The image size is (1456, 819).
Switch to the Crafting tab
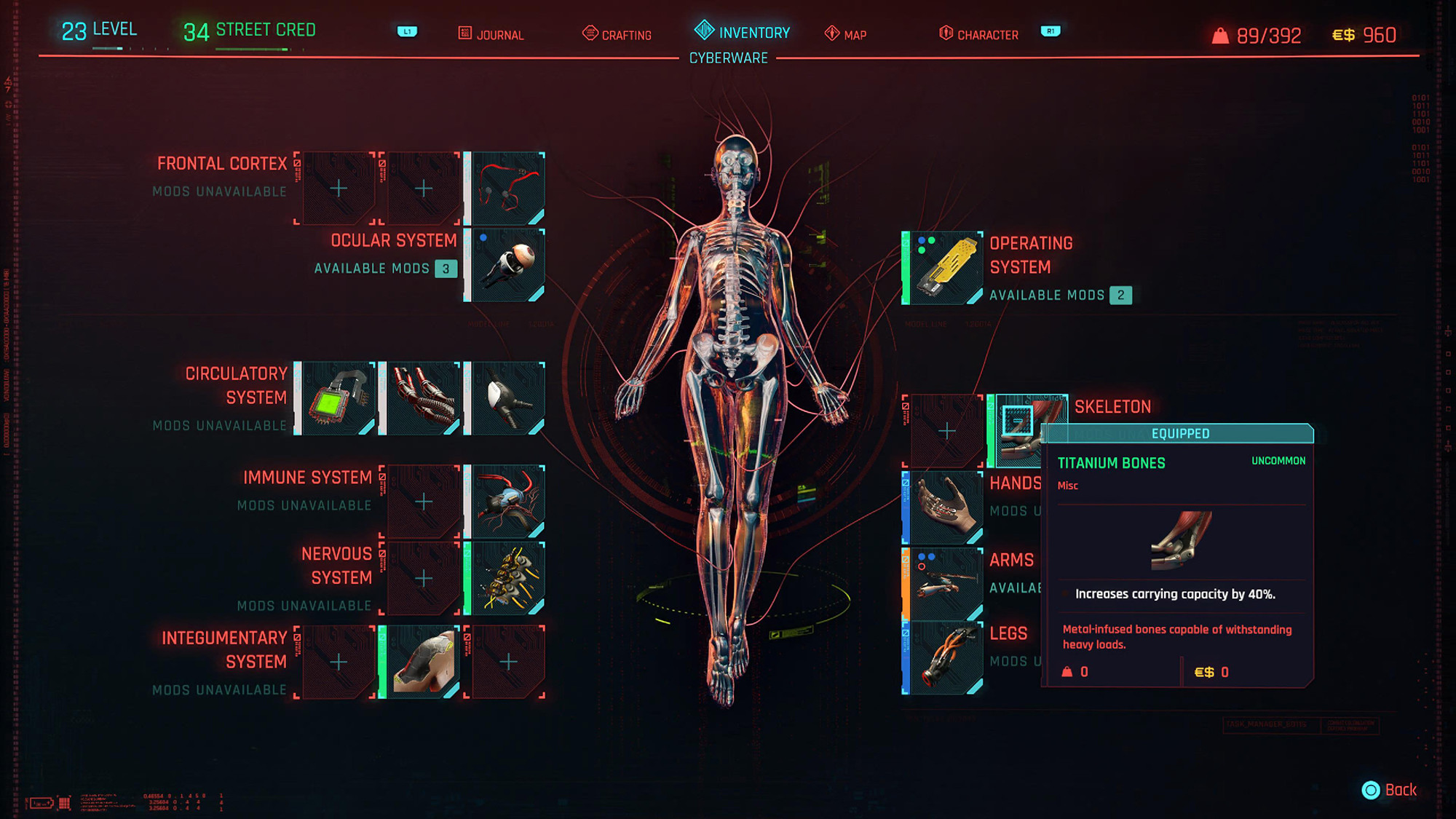tap(617, 34)
